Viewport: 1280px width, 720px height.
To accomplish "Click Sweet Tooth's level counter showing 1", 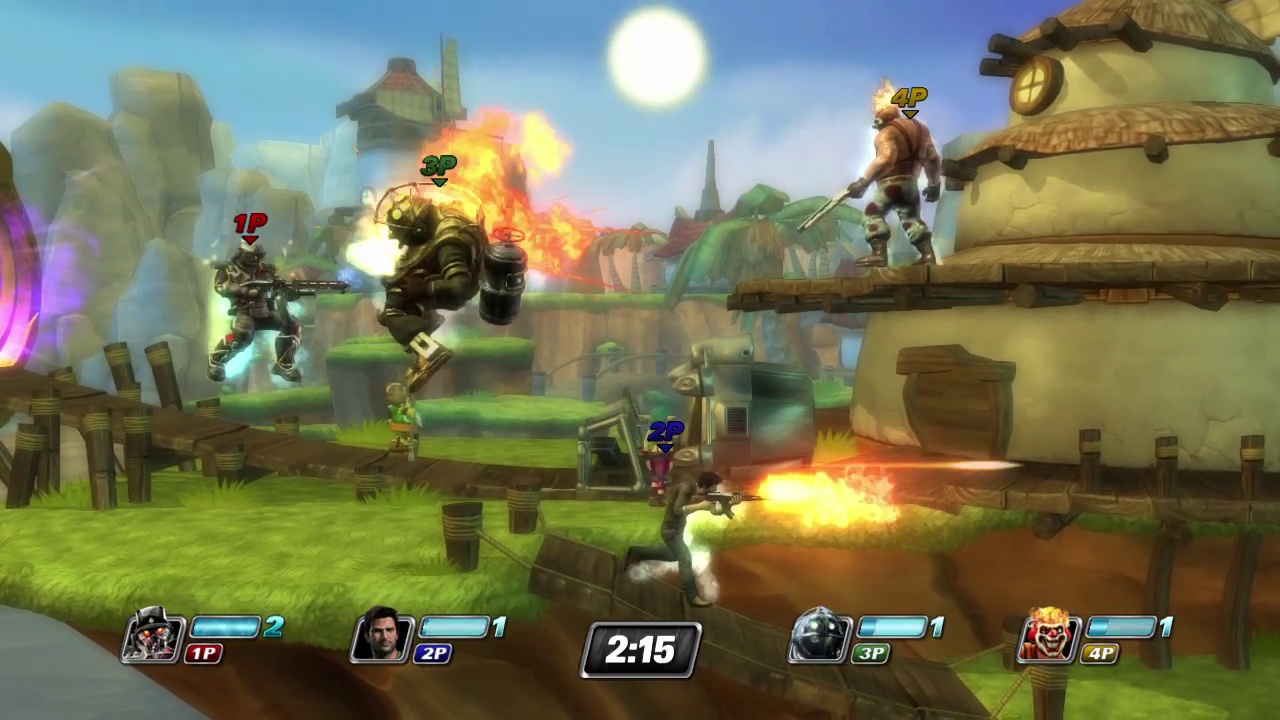I will pos(1167,627).
